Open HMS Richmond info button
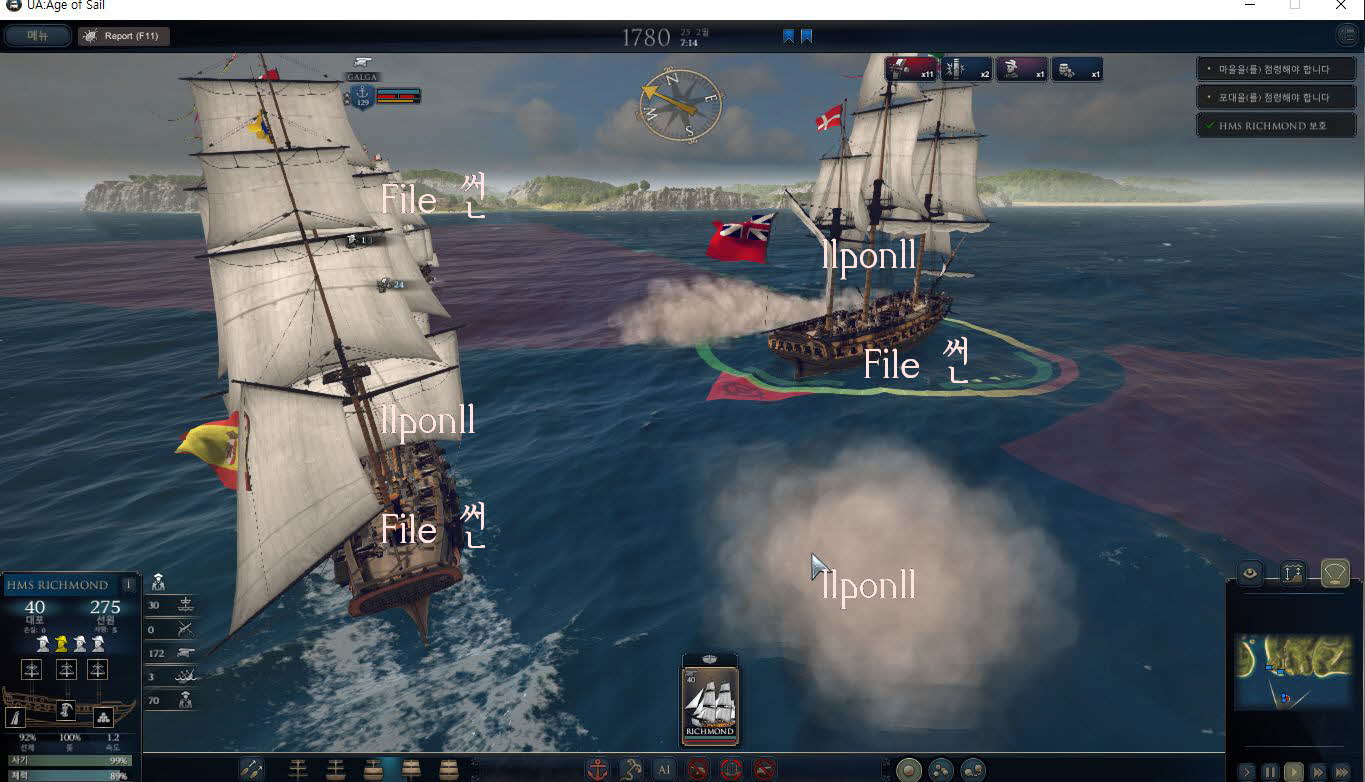1365x782 pixels. [128, 585]
